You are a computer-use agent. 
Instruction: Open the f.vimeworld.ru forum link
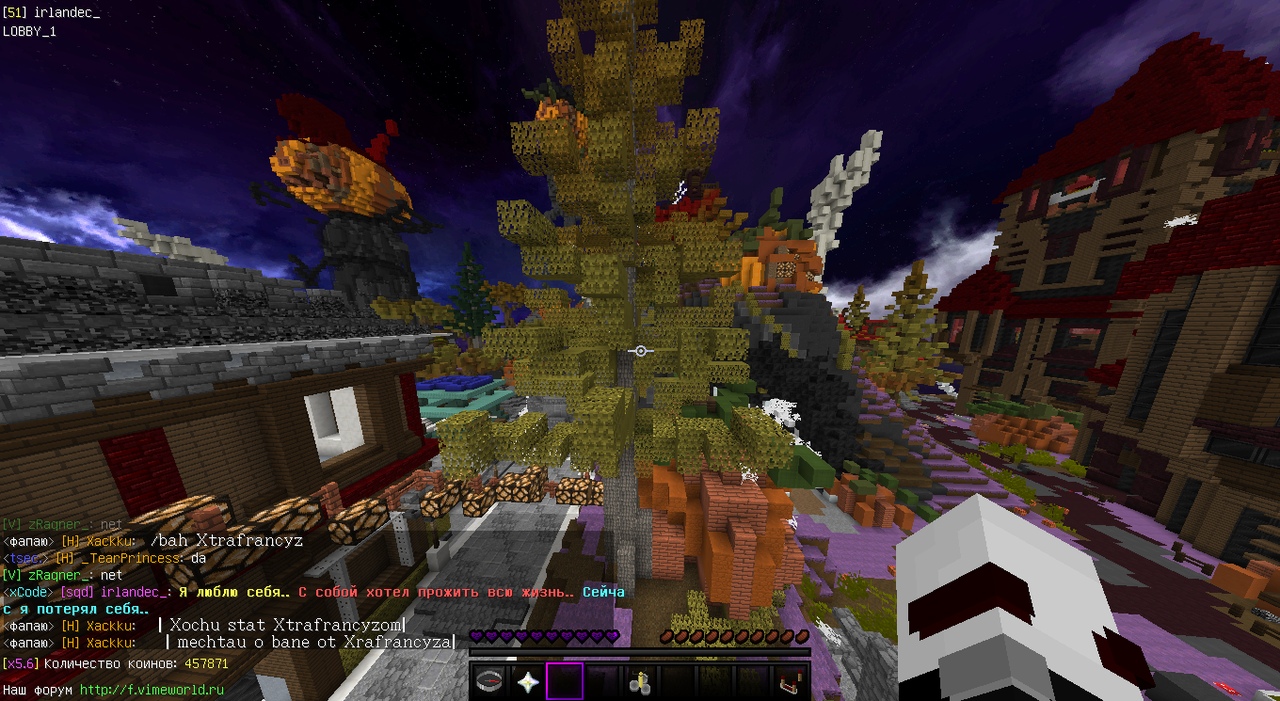(151, 690)
